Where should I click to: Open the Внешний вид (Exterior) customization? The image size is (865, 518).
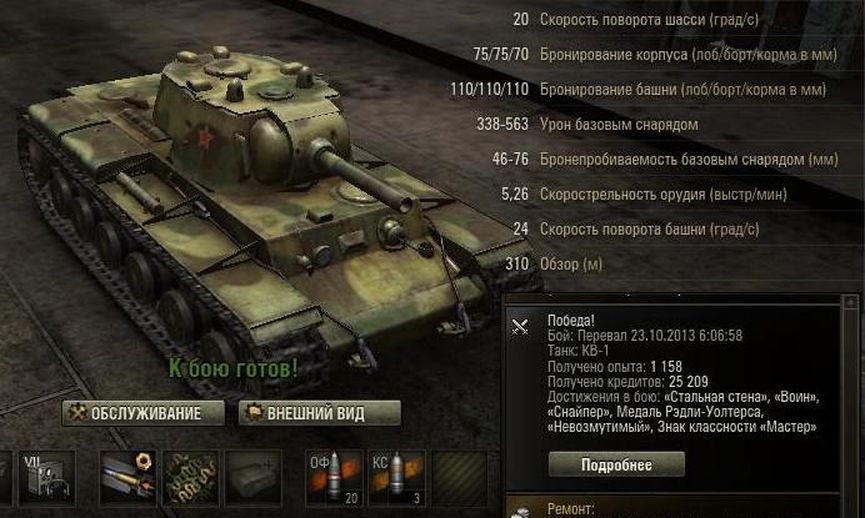click(x=319, y=413)
